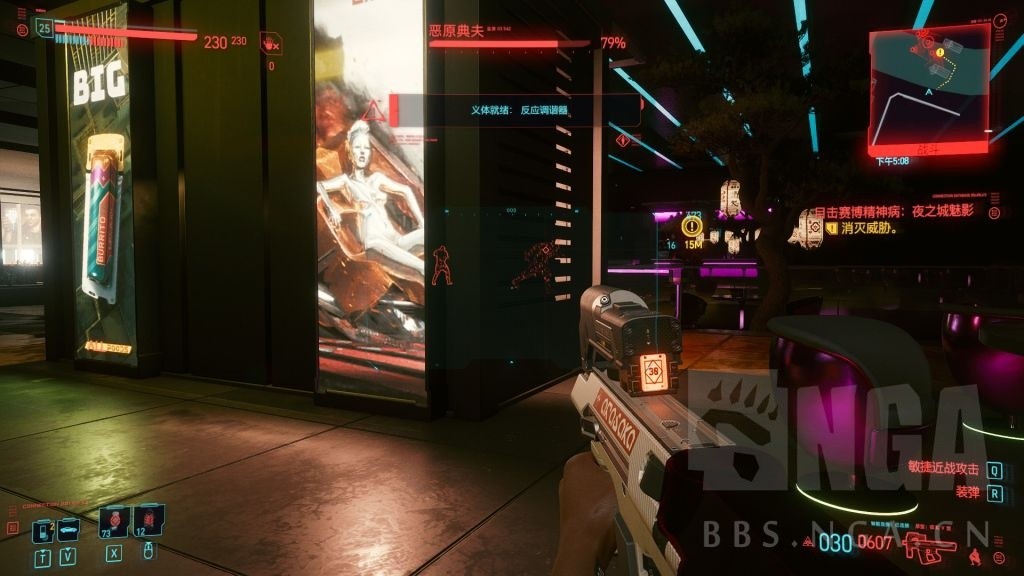Select the grenade slot showing 12
Image resolution: width=1024 pixels, height=576 pixels.
coord(147,520)
